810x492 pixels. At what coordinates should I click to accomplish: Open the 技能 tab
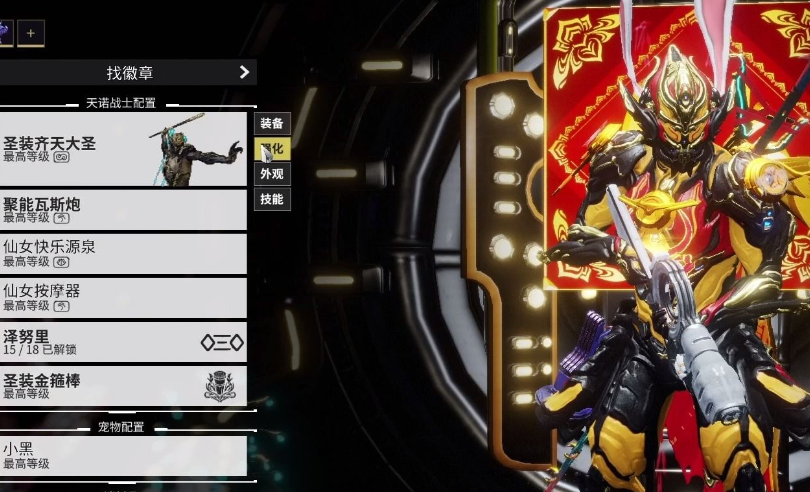tap(272, 199)
